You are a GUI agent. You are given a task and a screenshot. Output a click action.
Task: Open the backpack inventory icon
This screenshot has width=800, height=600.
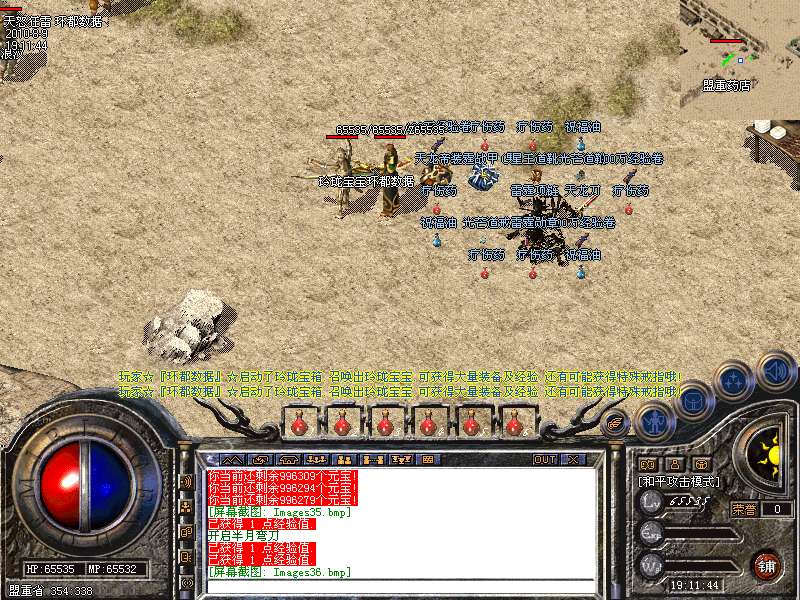tap(694, 400)
